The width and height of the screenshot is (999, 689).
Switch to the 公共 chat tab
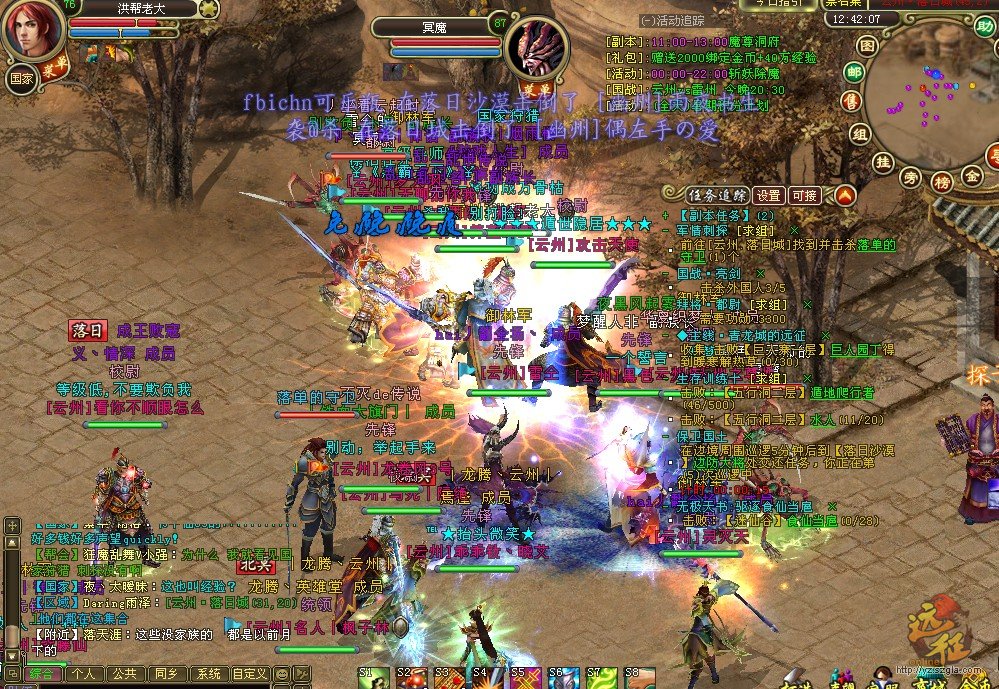(125, 674)
